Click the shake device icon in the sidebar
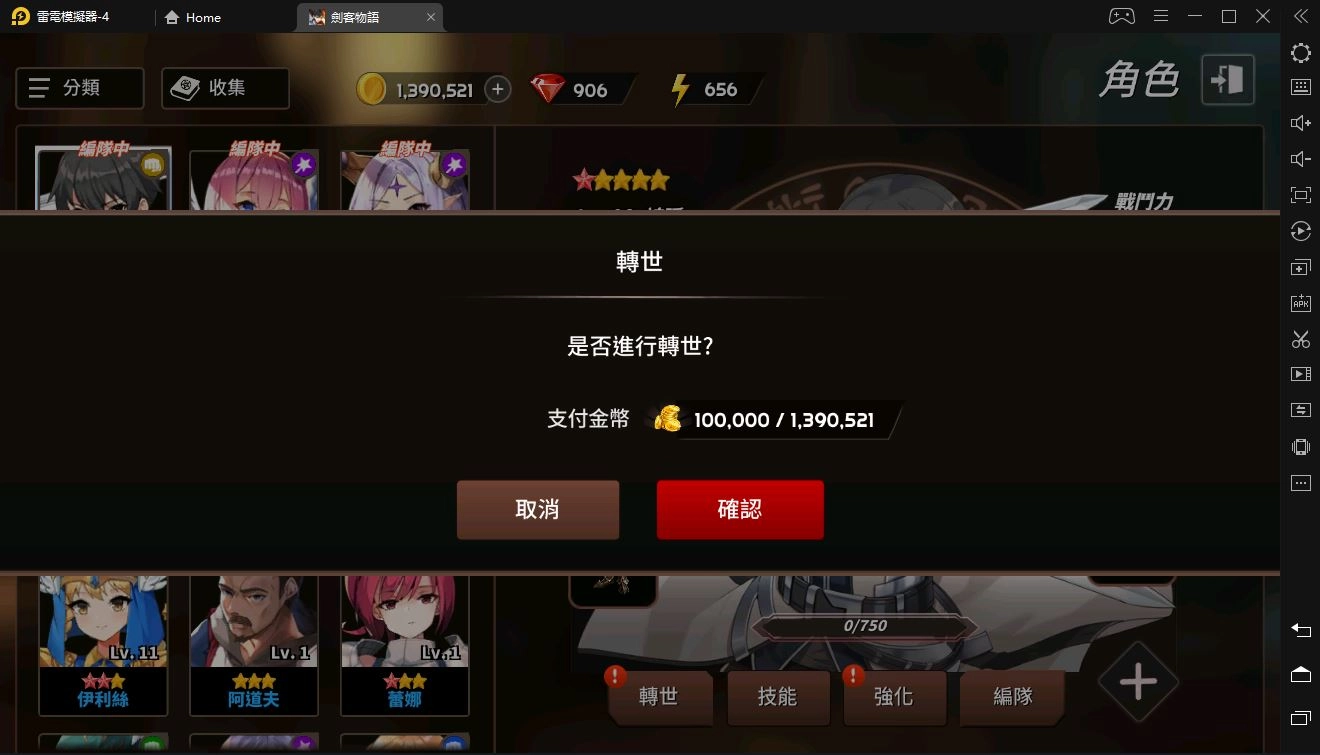 (x=1299, y=447)
